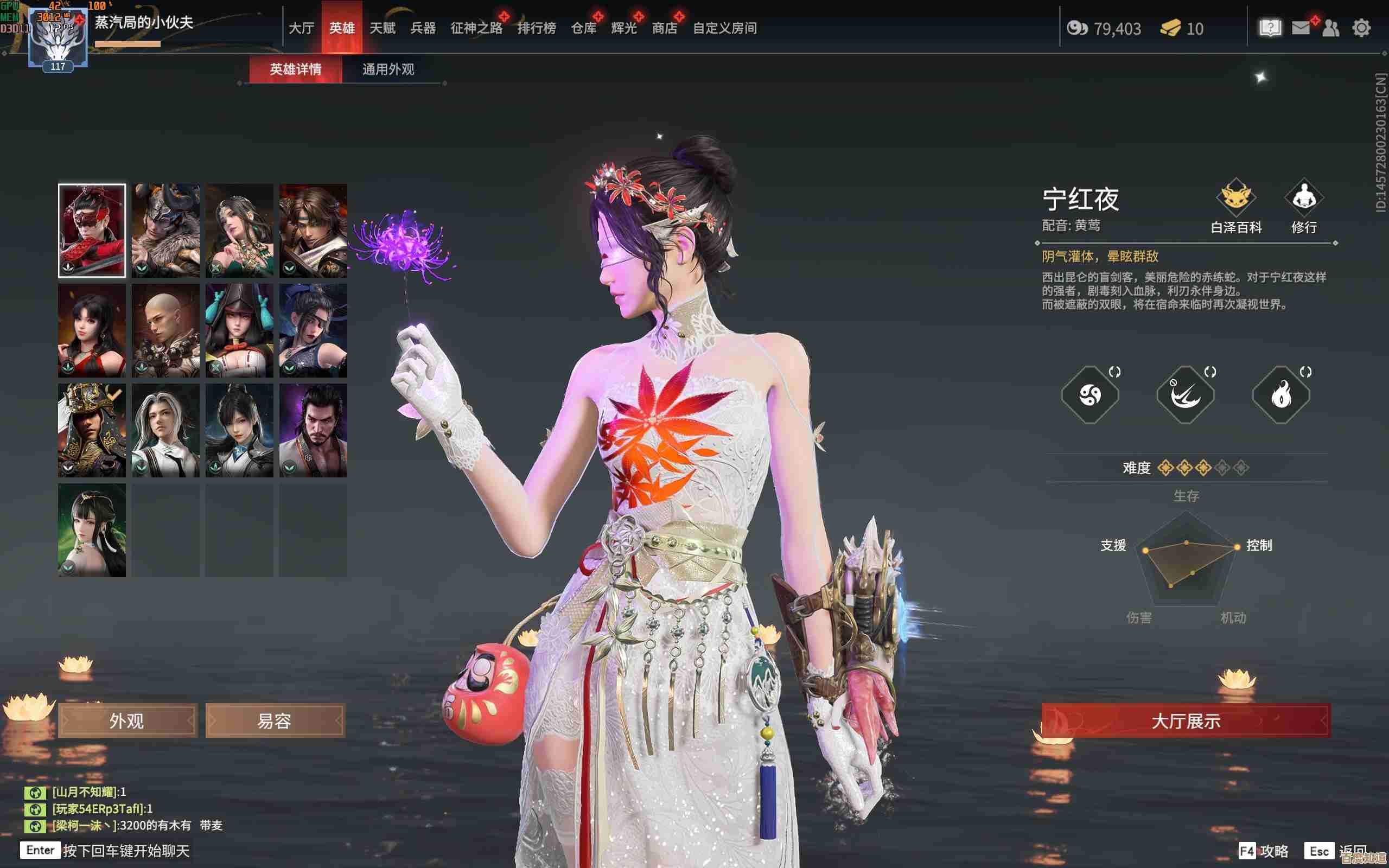Click the 大厅展示 lobby display button
The image size is (1389, 868).
tap(1186, 720)
